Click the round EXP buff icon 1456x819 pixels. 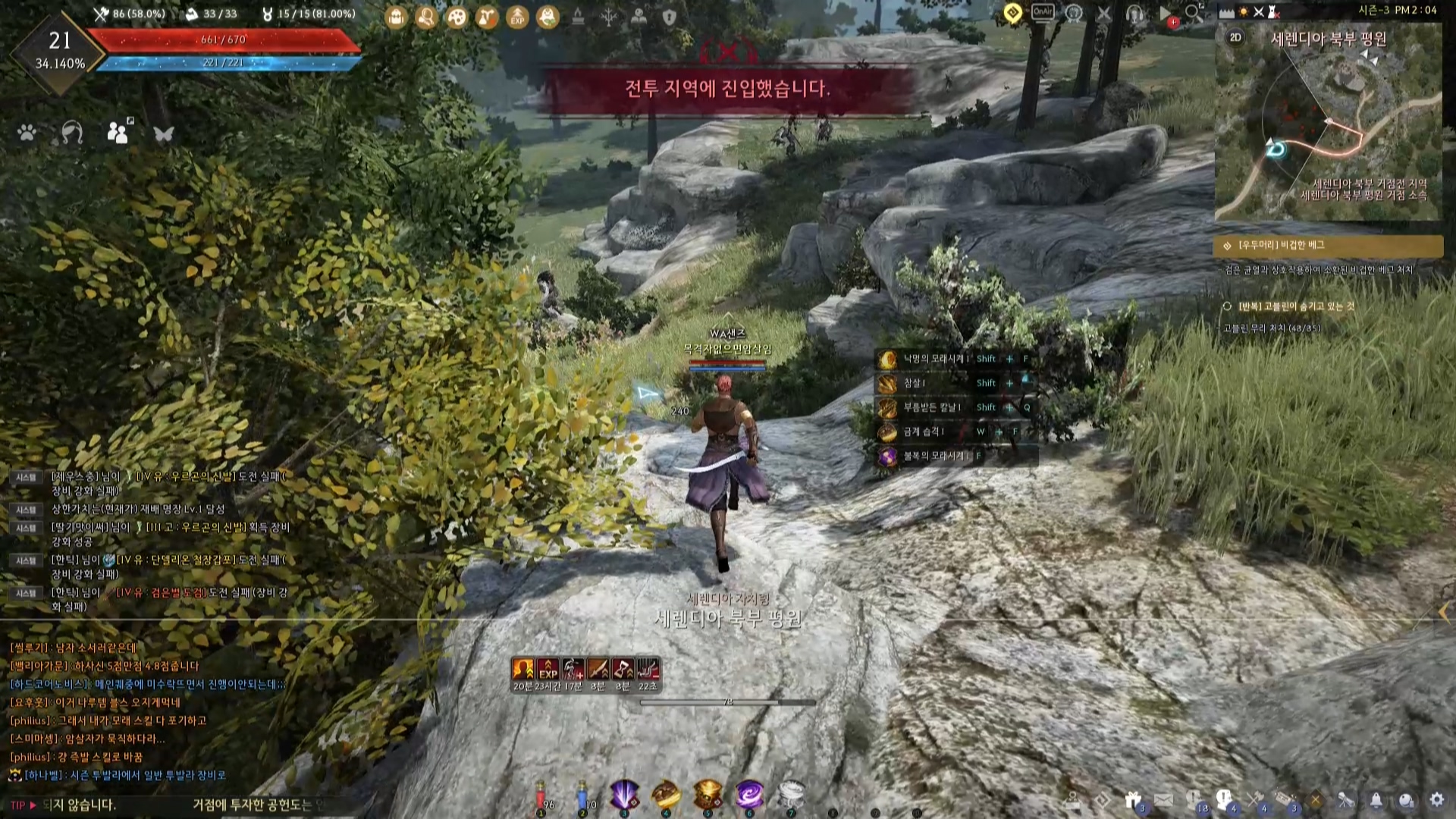517,17
